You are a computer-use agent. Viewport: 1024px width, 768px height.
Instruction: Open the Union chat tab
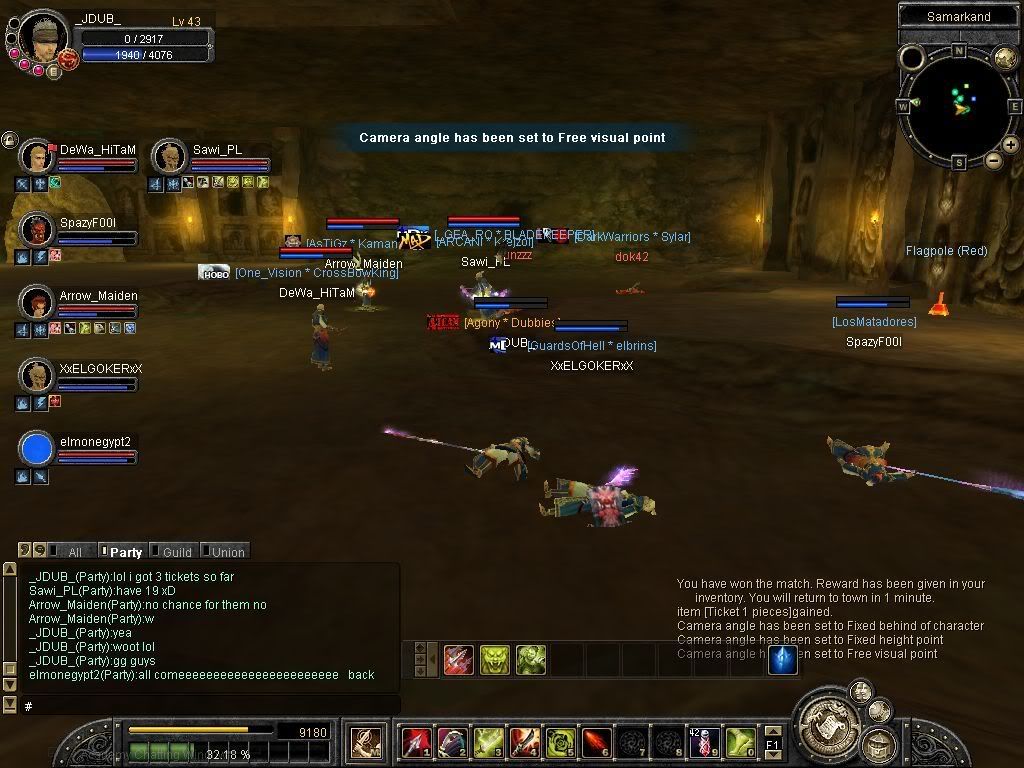[227, 552]
